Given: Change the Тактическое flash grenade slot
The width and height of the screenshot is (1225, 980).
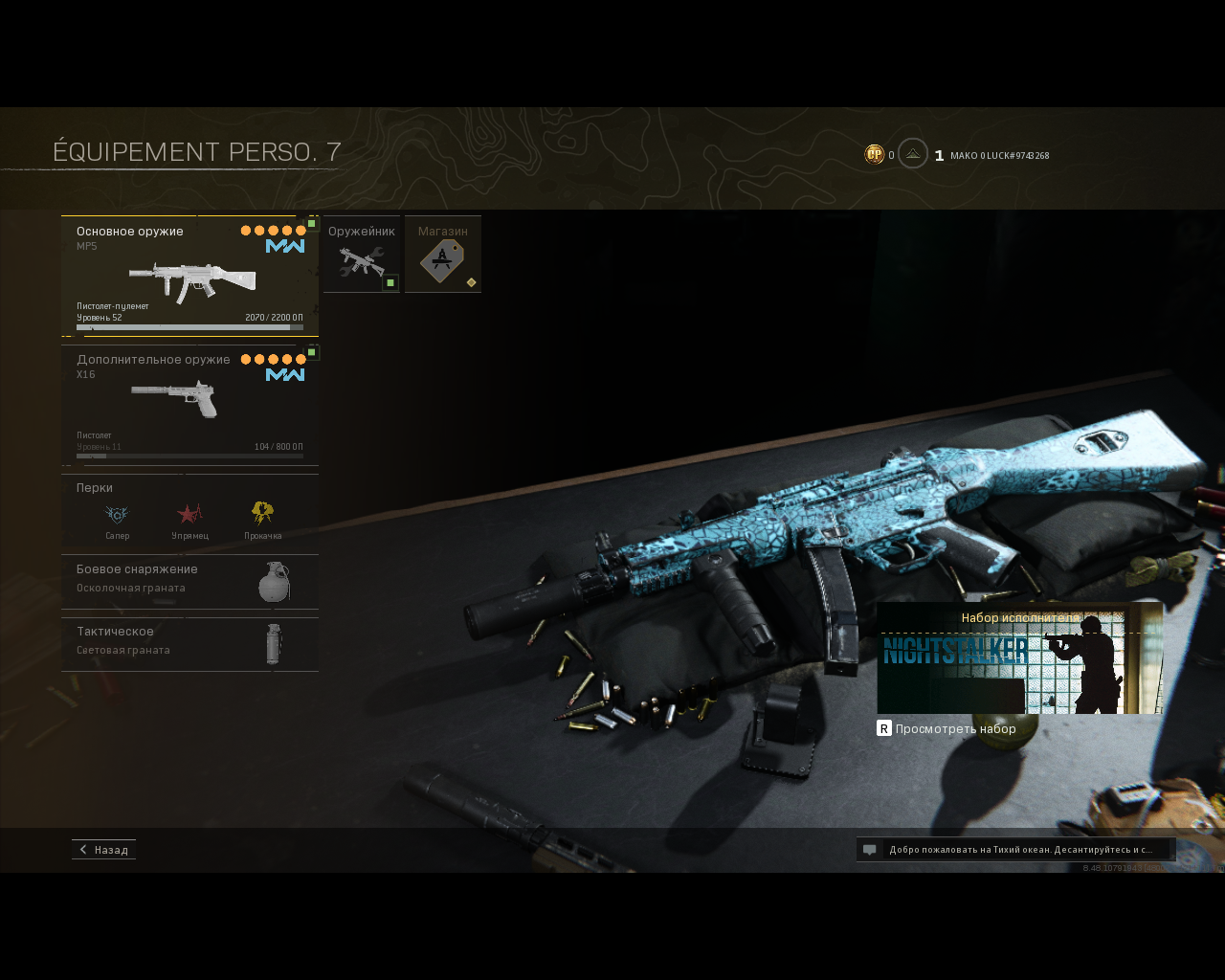Looking at the screenshot, I should pos(189,643).
